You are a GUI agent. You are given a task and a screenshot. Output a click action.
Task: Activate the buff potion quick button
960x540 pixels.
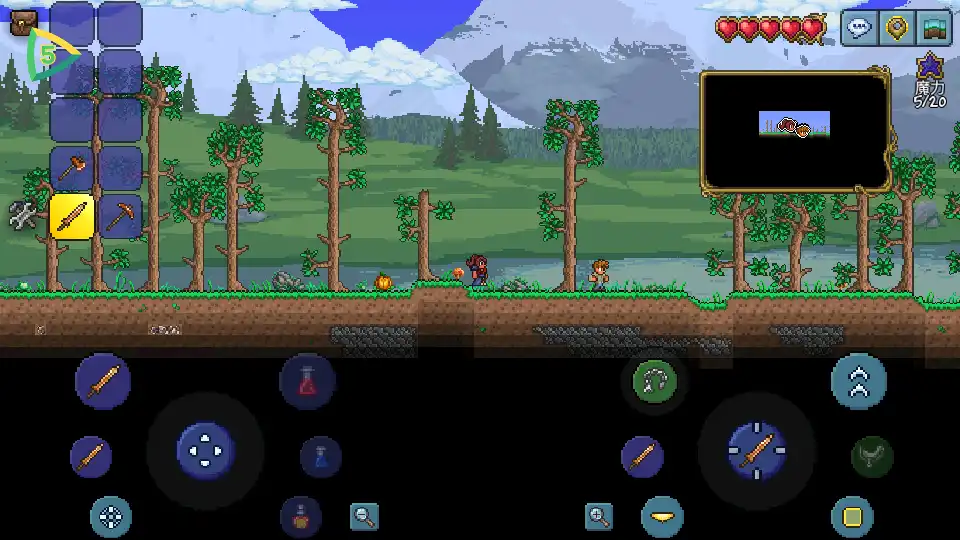300,515
